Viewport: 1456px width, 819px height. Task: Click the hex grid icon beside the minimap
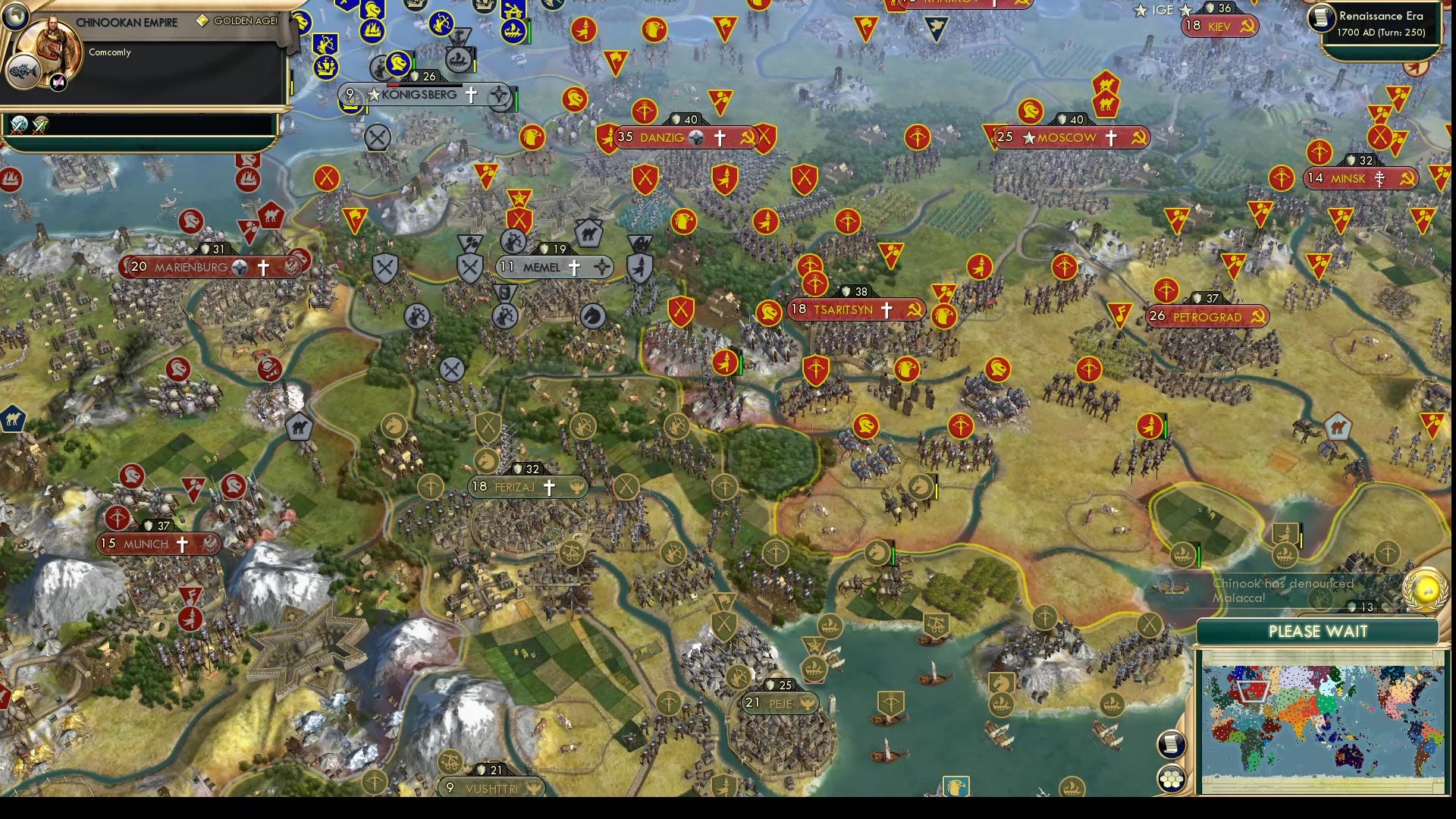coord(1172,776)
